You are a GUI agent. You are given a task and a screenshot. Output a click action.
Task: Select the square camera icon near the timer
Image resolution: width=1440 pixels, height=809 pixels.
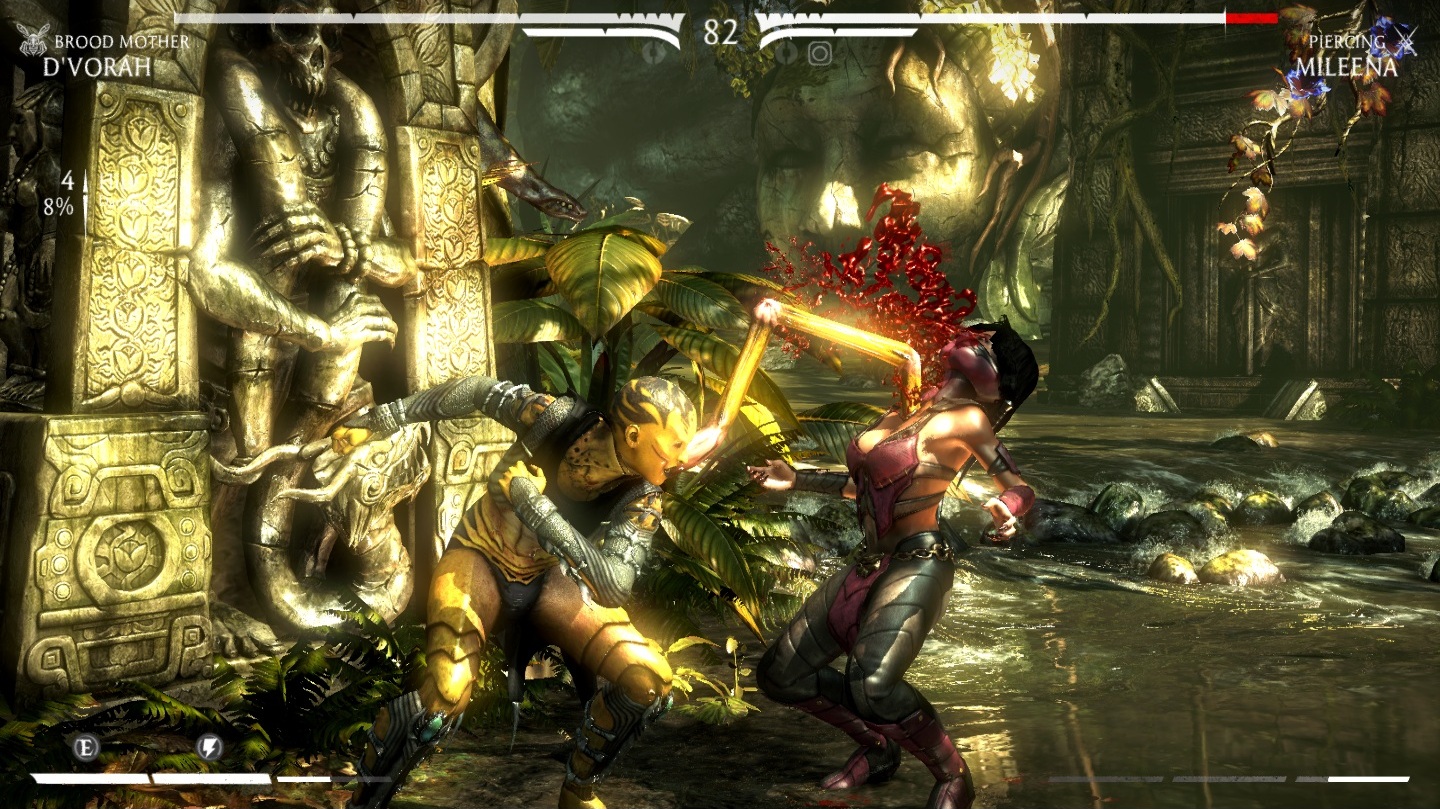(x=820, y=53)
